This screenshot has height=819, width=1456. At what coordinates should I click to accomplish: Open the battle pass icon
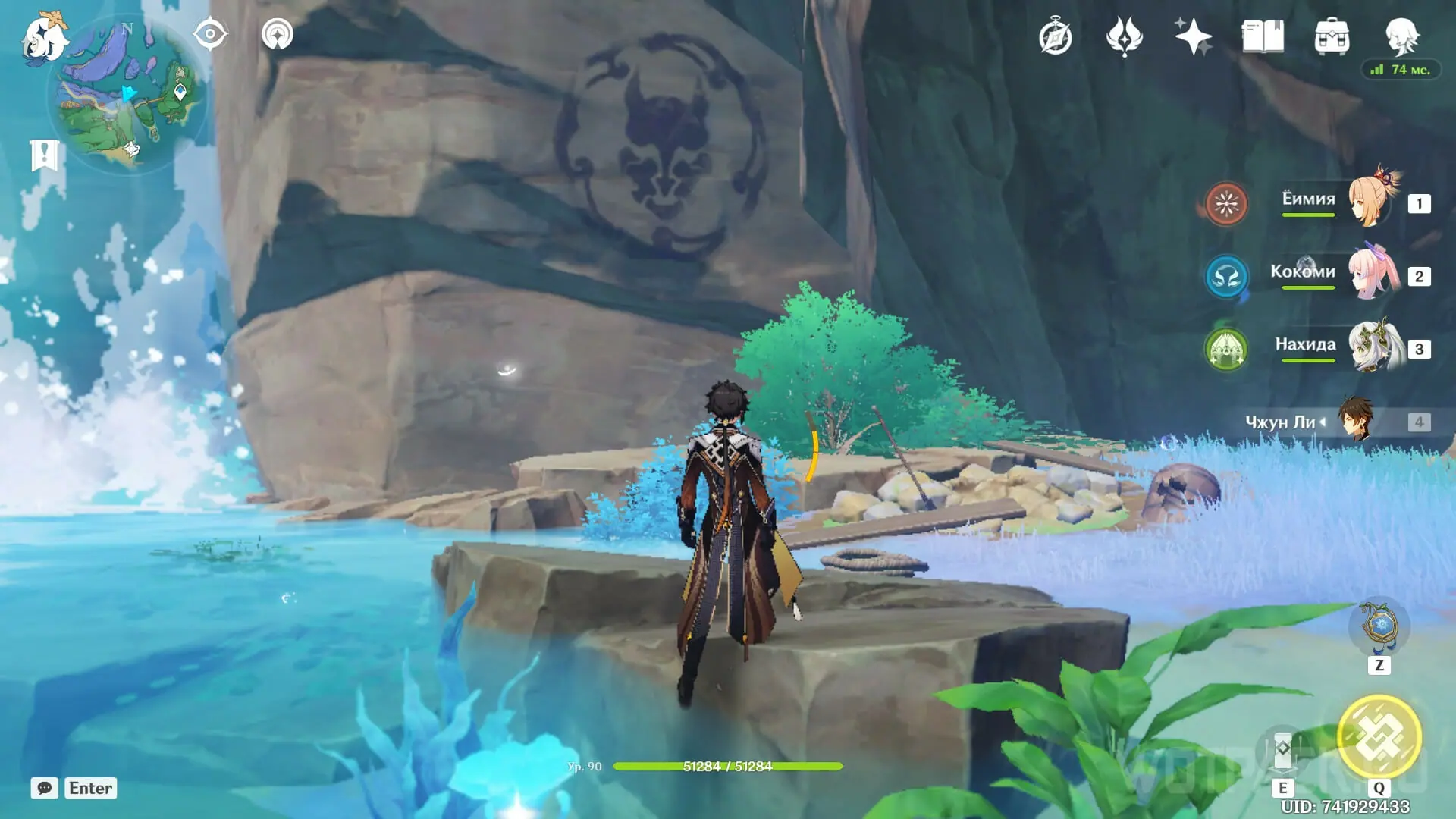(x=1124, y=37)
